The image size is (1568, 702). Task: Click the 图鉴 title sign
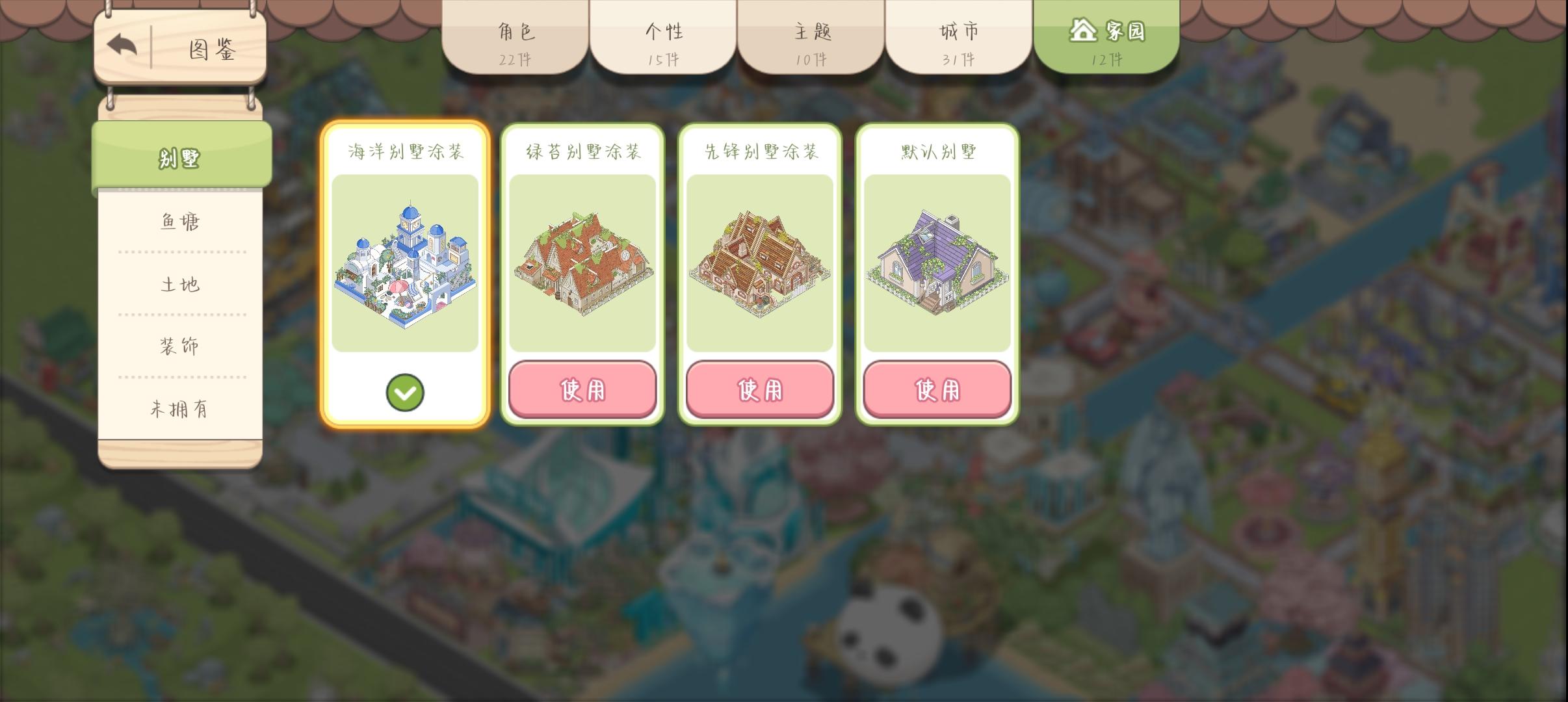pyautogui.click(x=208, y=50)
